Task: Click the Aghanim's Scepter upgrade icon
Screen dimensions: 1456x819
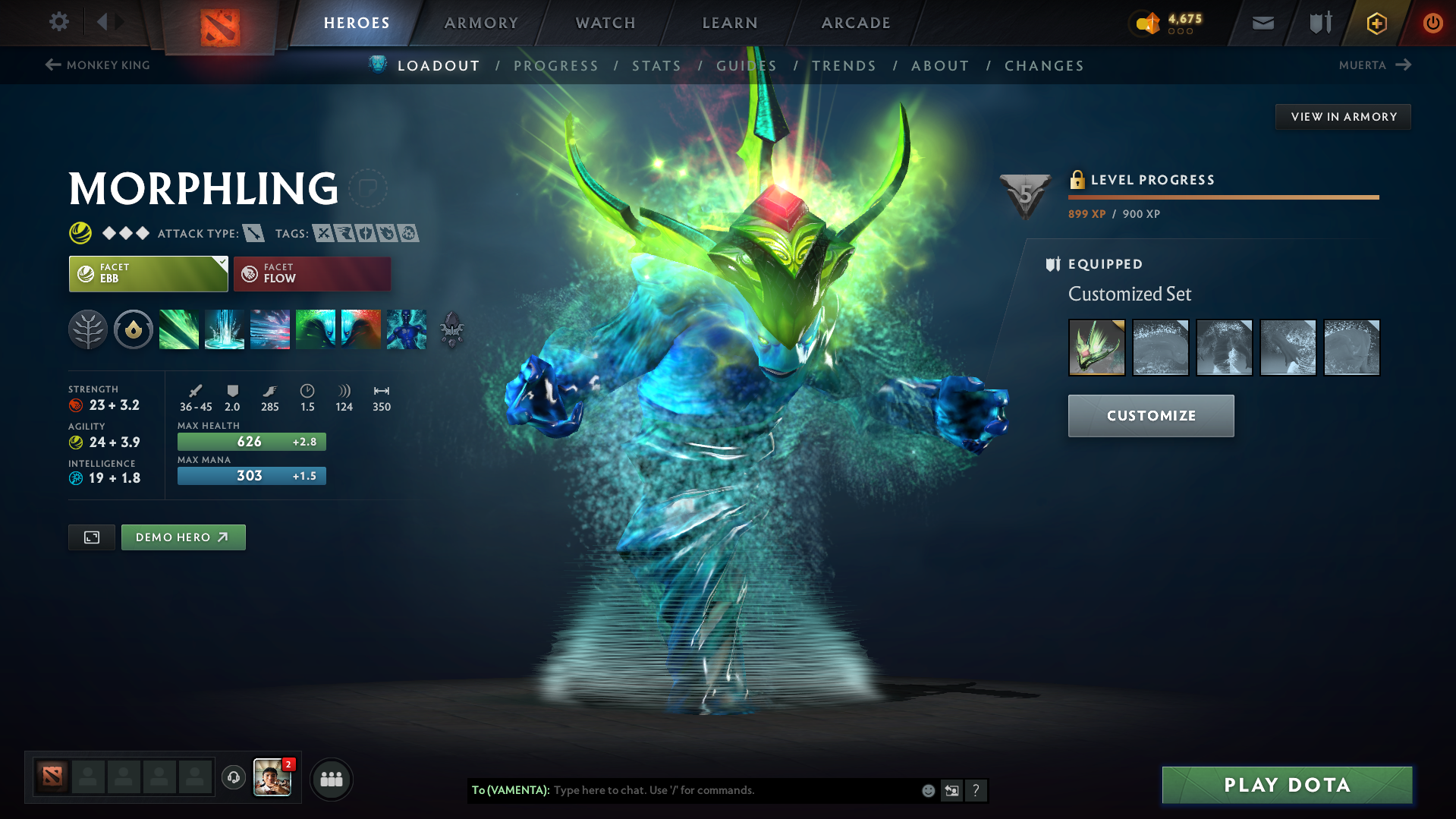Action: [x=452, y=330]
